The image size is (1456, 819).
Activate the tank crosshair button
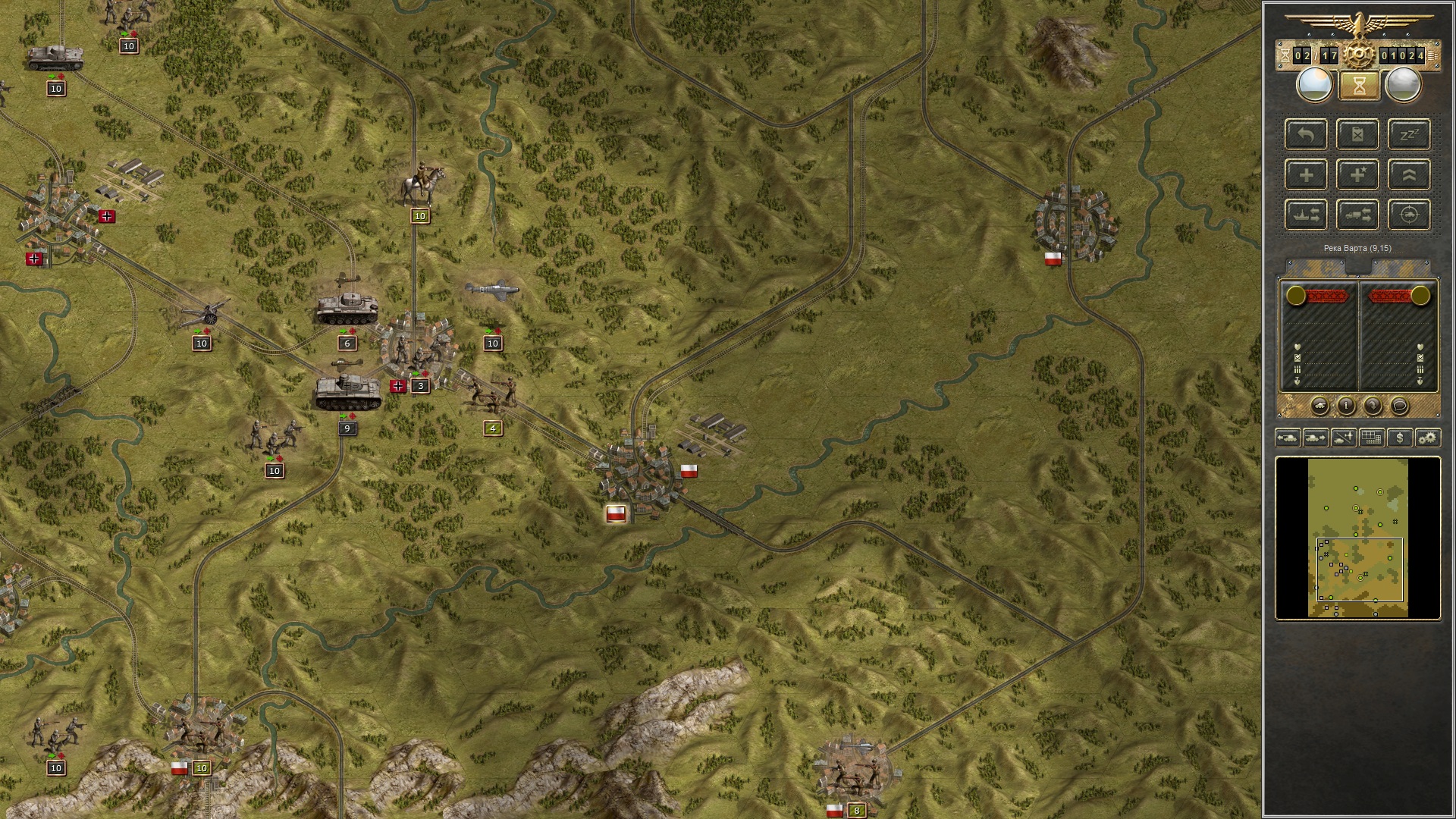[x=1409, y=215]
